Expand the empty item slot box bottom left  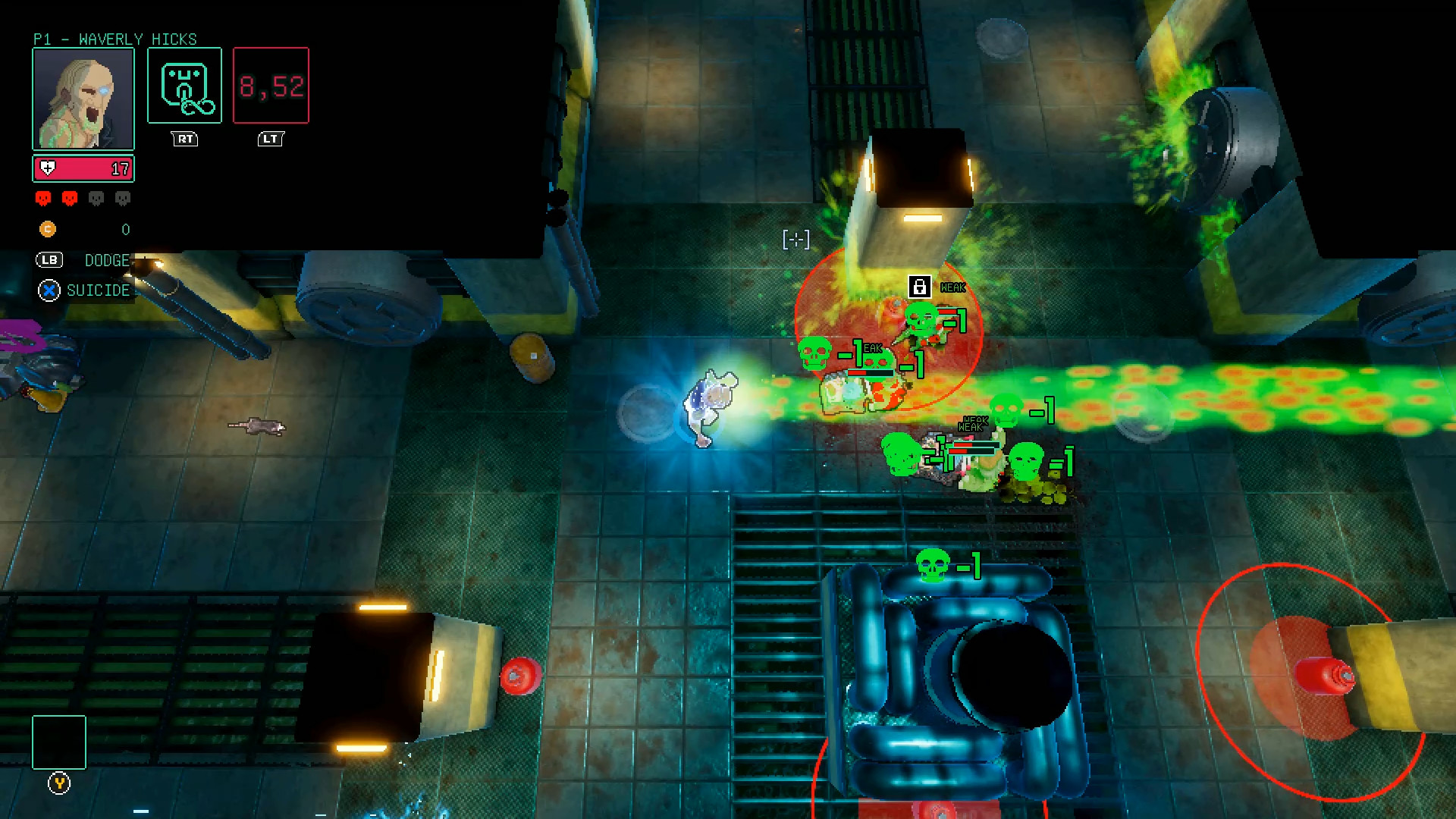tap(58, 742)
